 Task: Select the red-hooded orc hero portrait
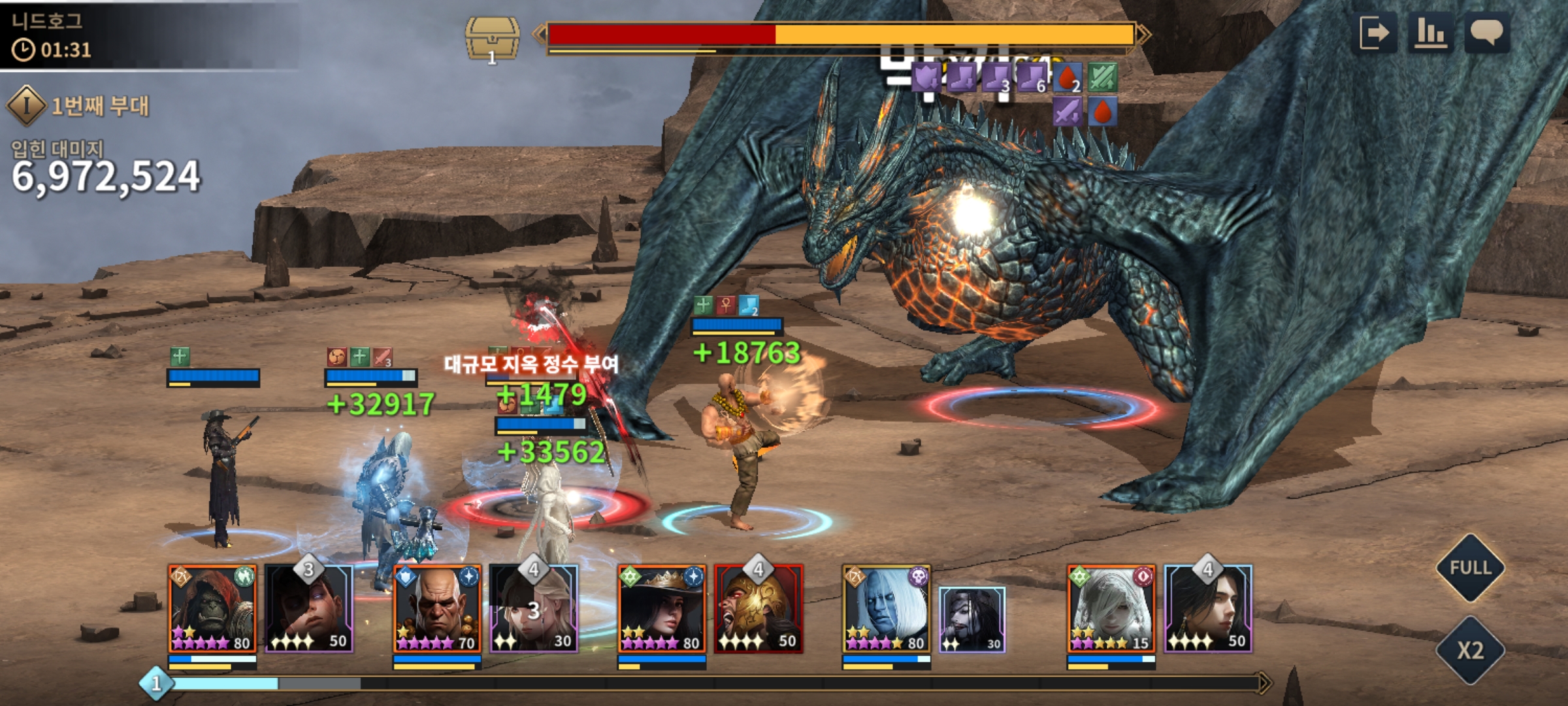[212, 609]
